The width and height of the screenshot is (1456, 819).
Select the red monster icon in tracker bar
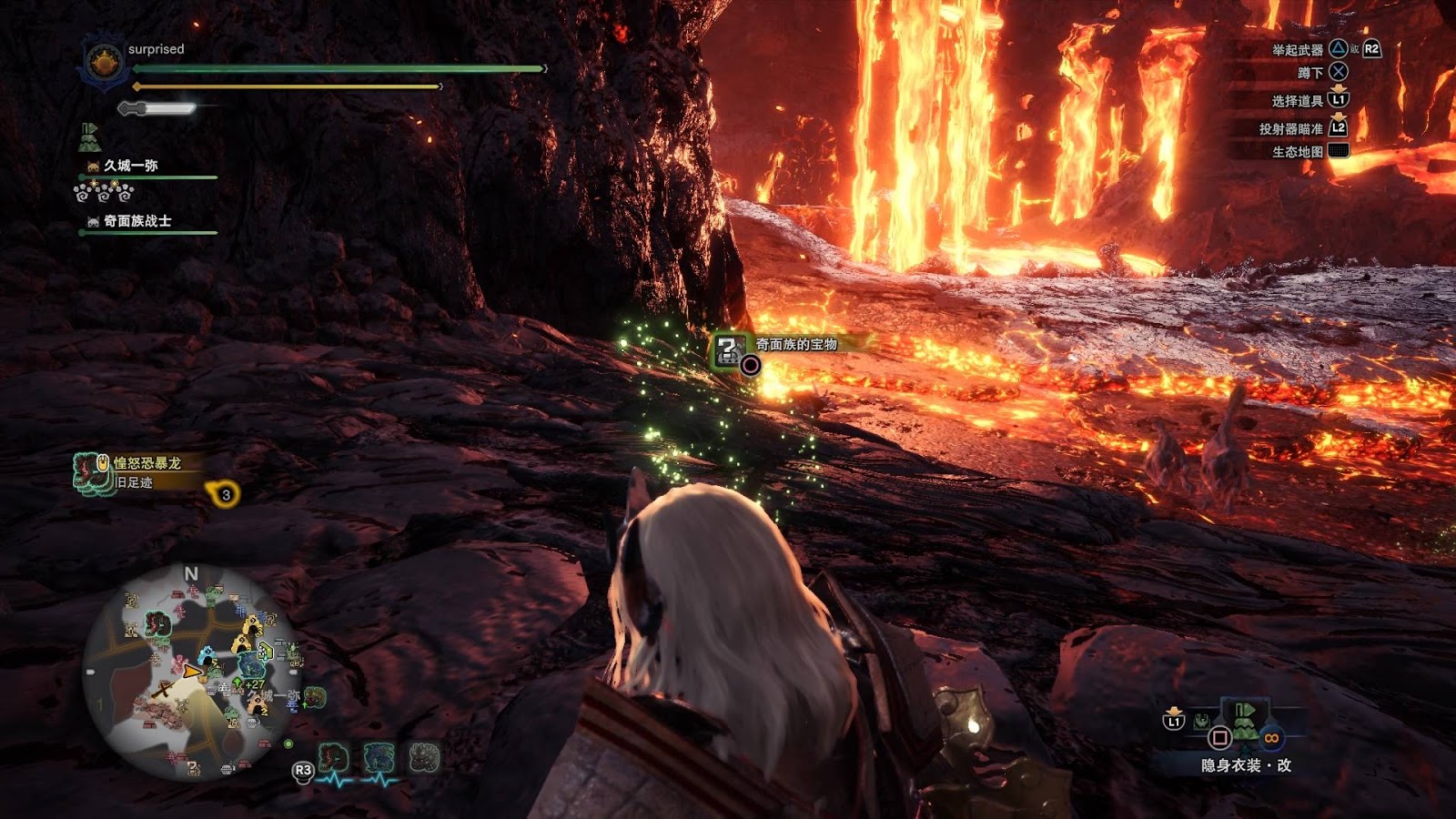coord(334,757)
